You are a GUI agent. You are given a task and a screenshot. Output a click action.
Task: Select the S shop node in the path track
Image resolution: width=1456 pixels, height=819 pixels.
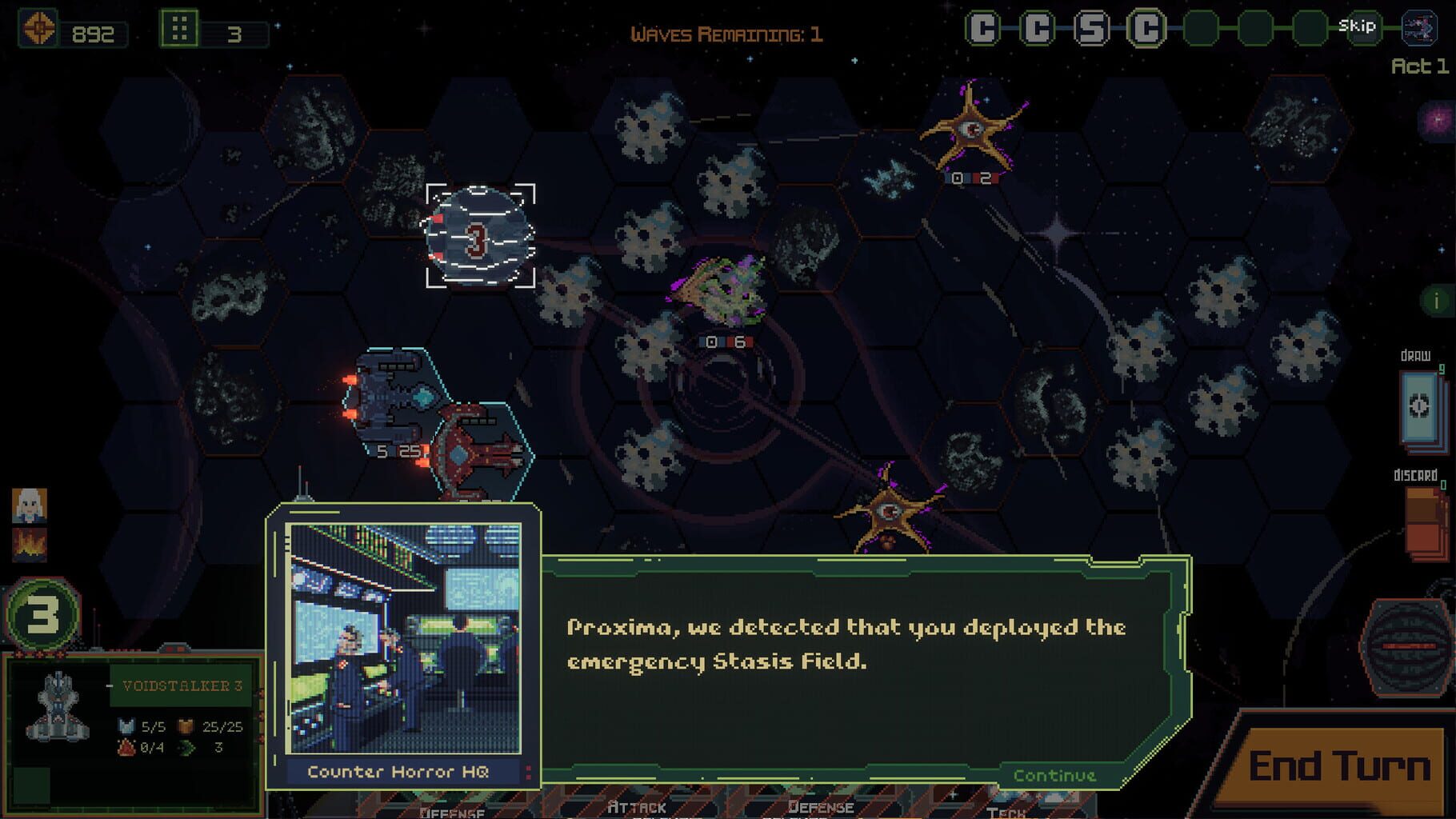tap(1093, 26)
